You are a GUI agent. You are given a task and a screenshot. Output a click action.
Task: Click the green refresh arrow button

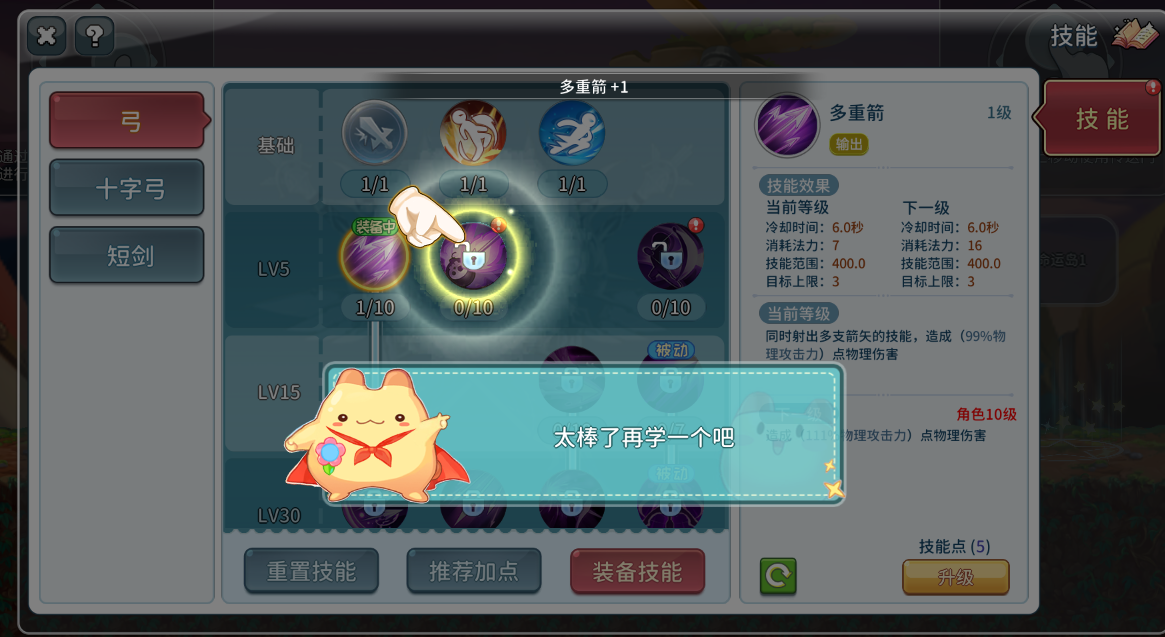[x=778, y=577]
